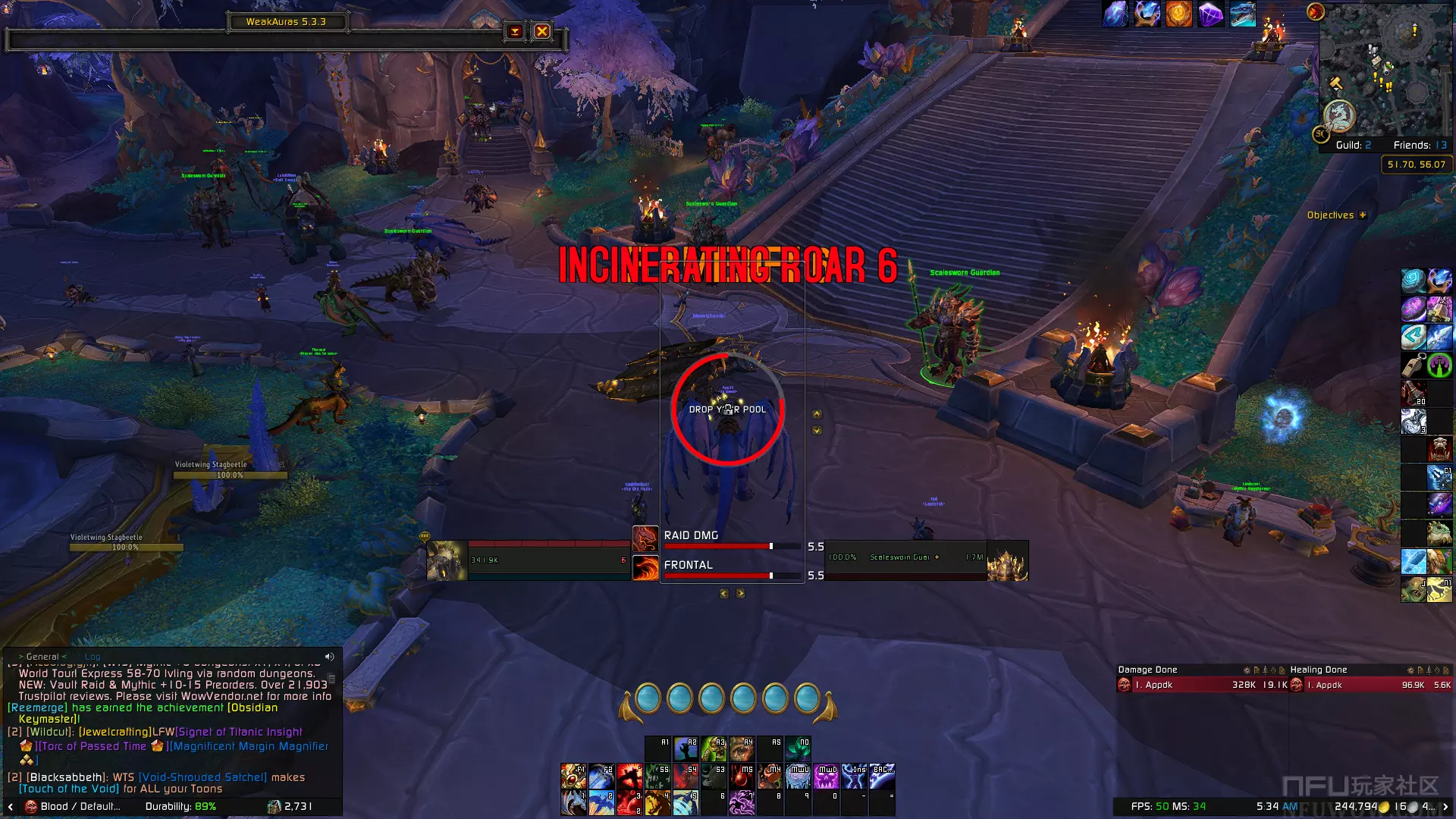
Task: Activate the yellow roaring dragon ability on key 4
Action: (658, 802)
